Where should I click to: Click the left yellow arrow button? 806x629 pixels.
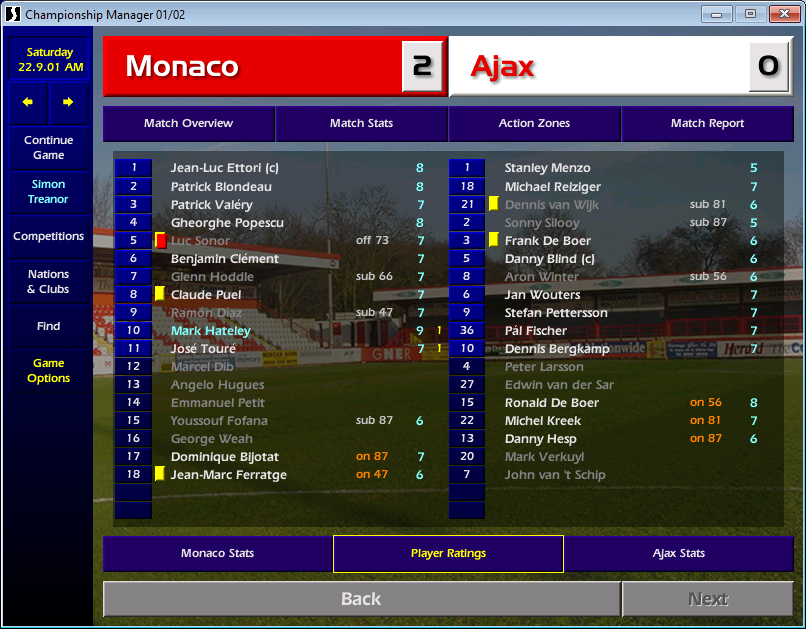pyautogui.click(x=28, y=102)
